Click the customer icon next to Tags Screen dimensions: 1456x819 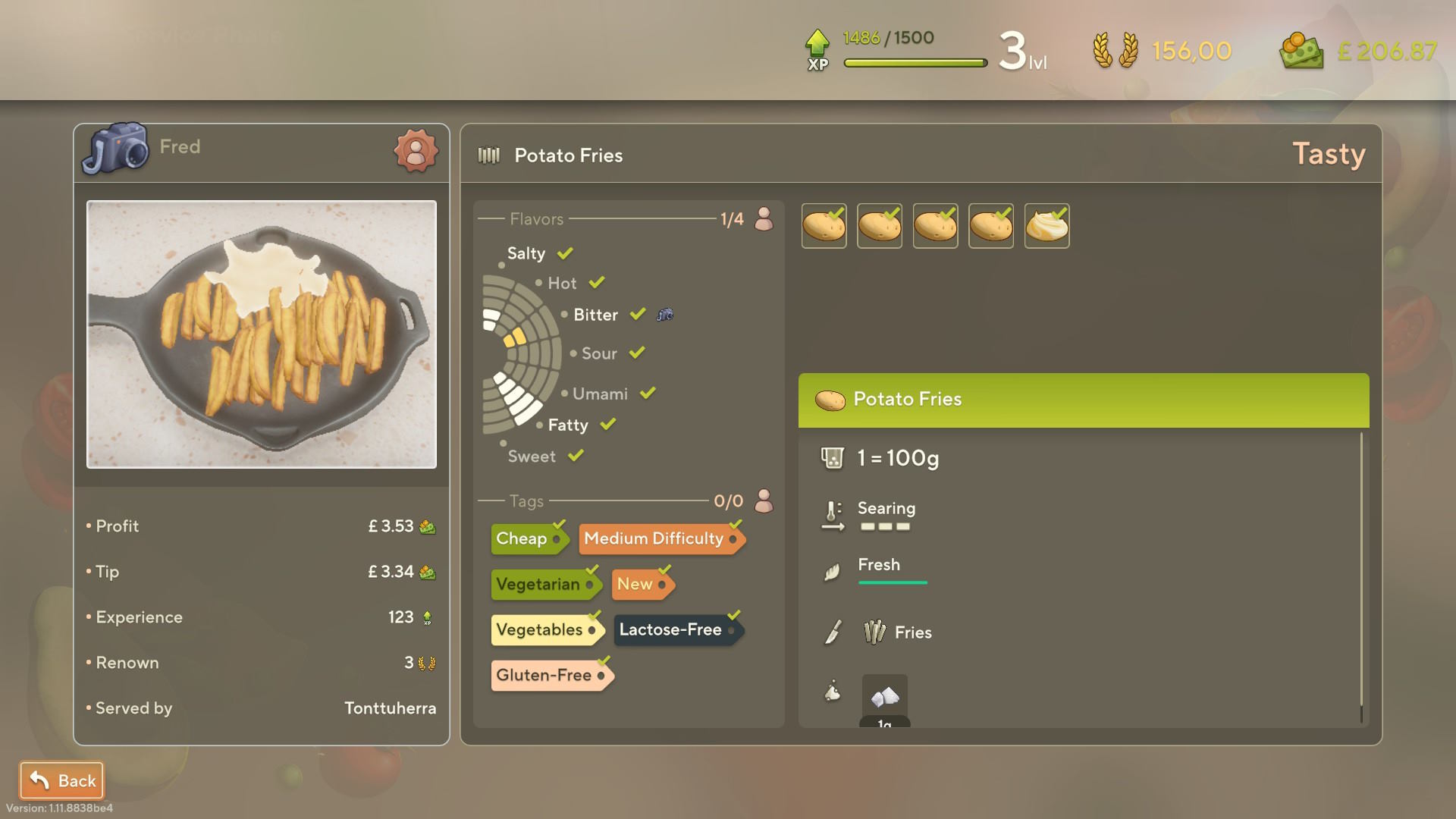coord(764,501)
